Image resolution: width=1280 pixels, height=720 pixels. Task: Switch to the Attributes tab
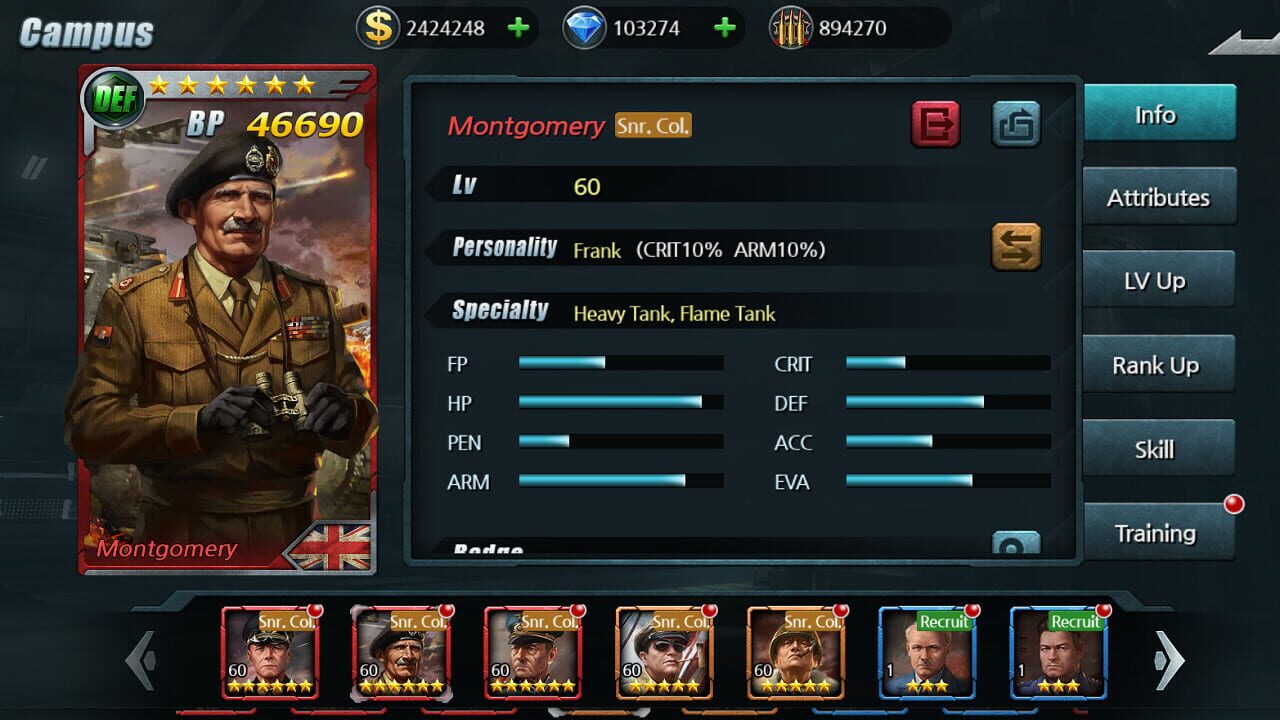[1158, 197]
